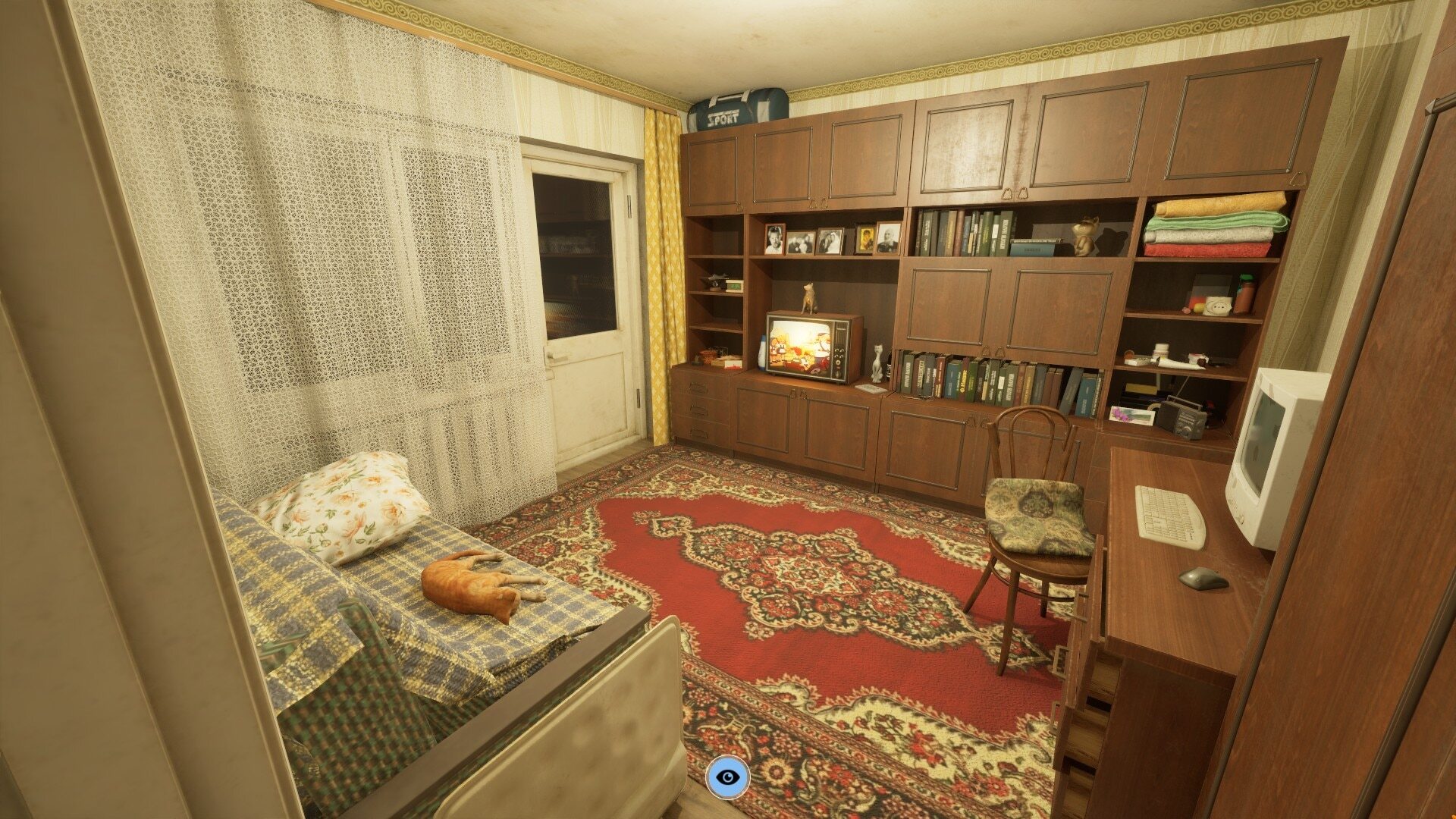Click the blue eye icon

728,777
